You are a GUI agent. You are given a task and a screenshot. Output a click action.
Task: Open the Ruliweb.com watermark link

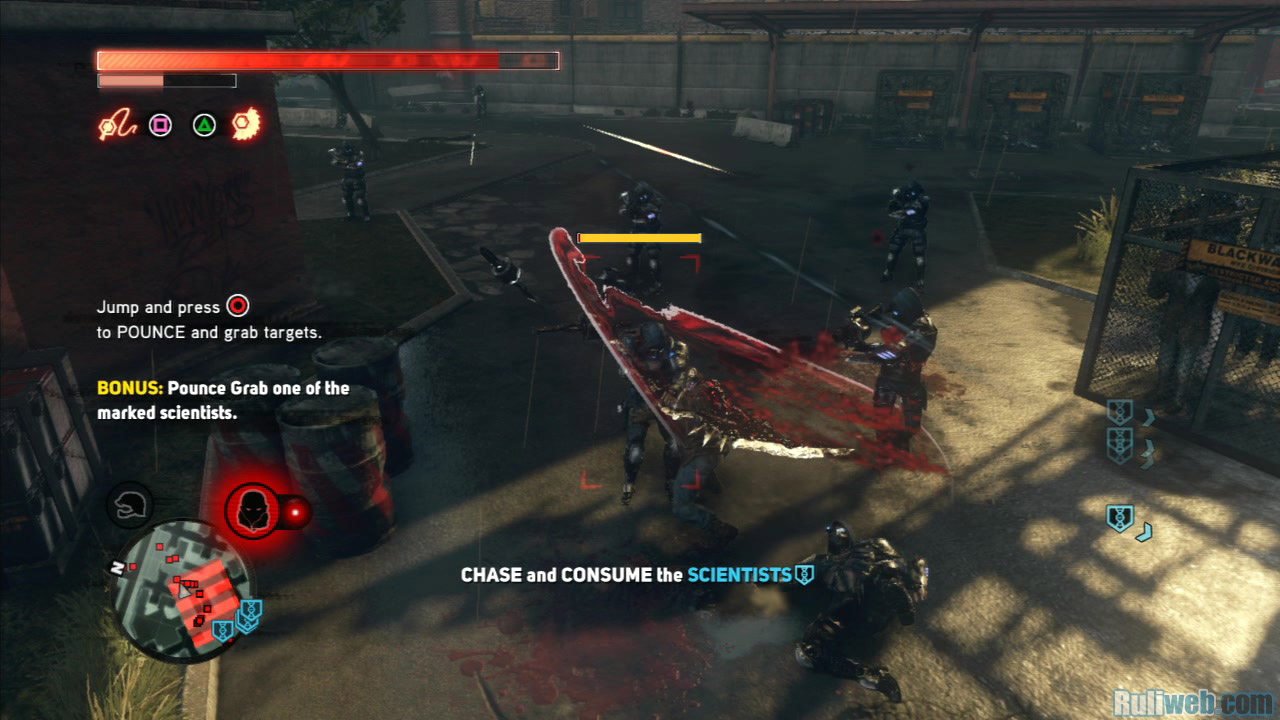click(1193, 703)
